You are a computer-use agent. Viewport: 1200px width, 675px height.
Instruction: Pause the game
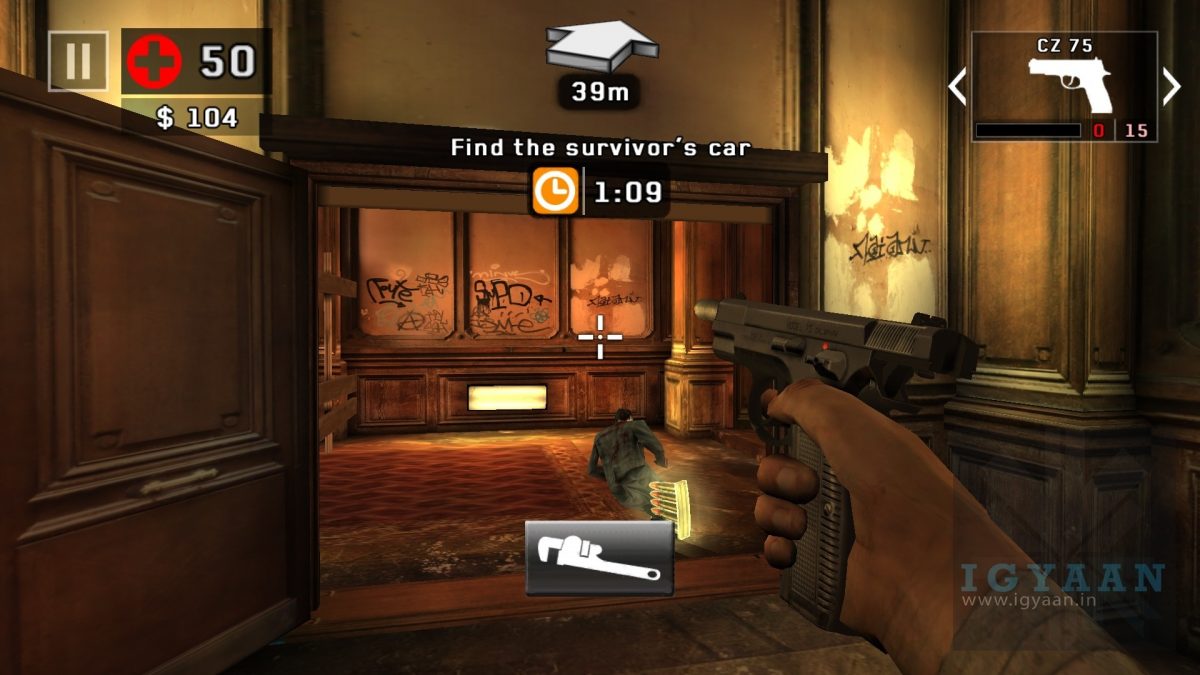point(78,61)
